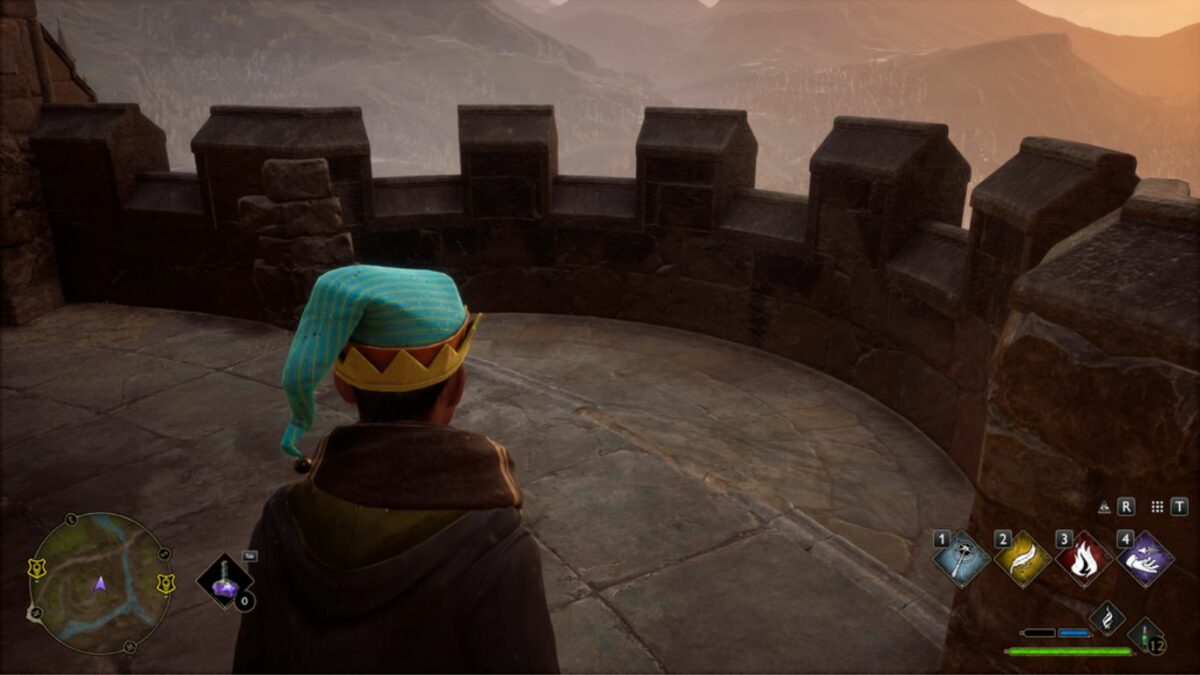Open the circular minimap

pyautogui.click(x=99, y=583)
